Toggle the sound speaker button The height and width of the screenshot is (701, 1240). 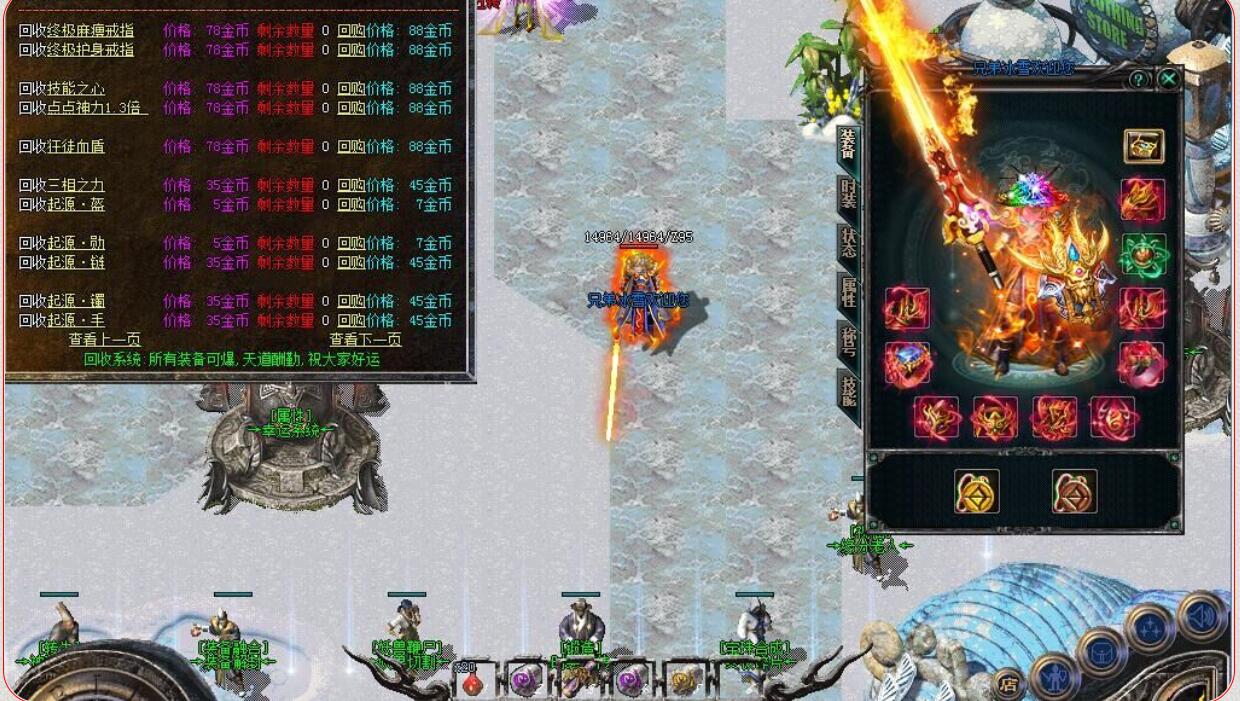click(1201, 616)
